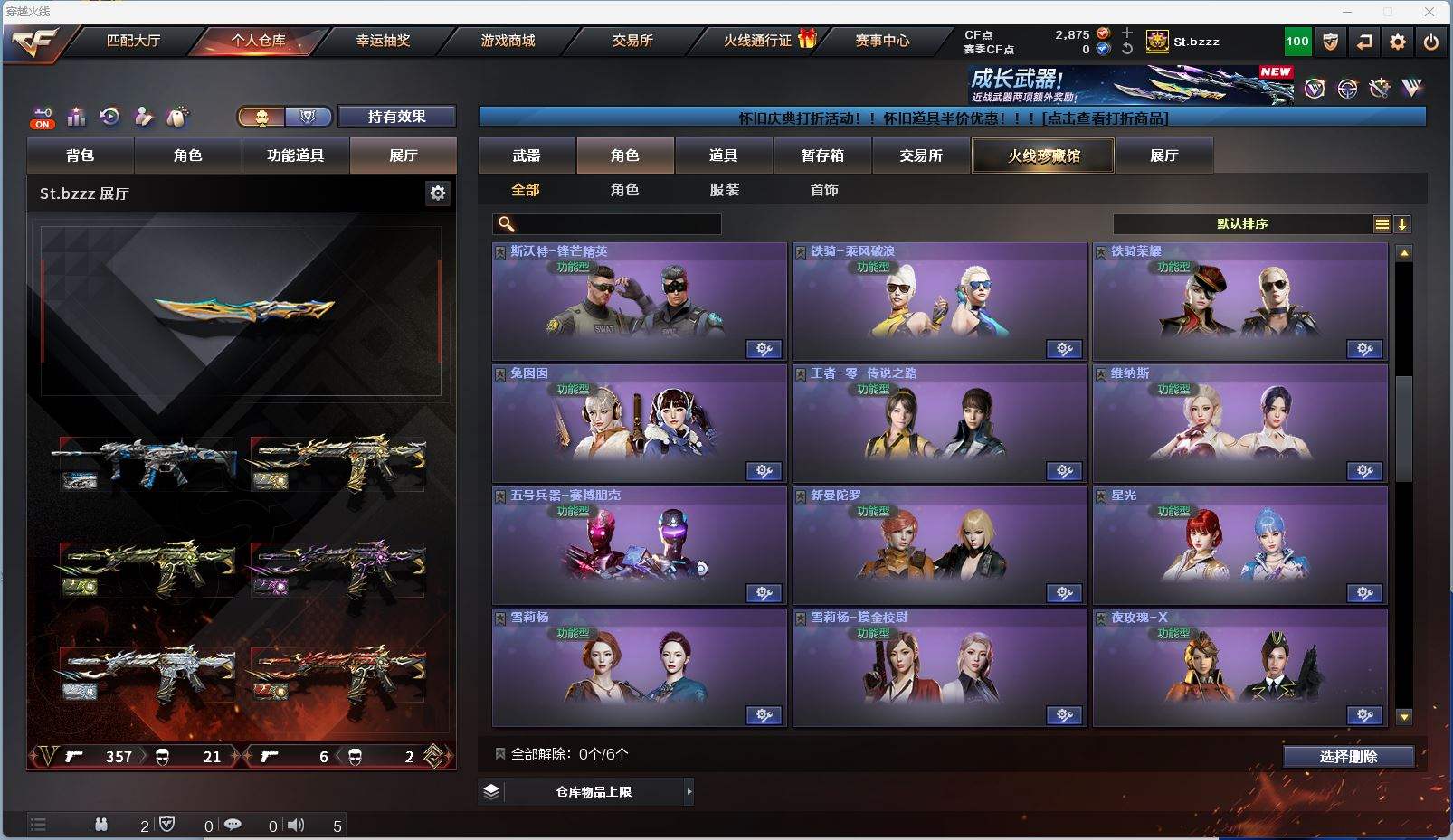Close the game window
This screenshot has height=840, width=1453.
coord(1429,12)
